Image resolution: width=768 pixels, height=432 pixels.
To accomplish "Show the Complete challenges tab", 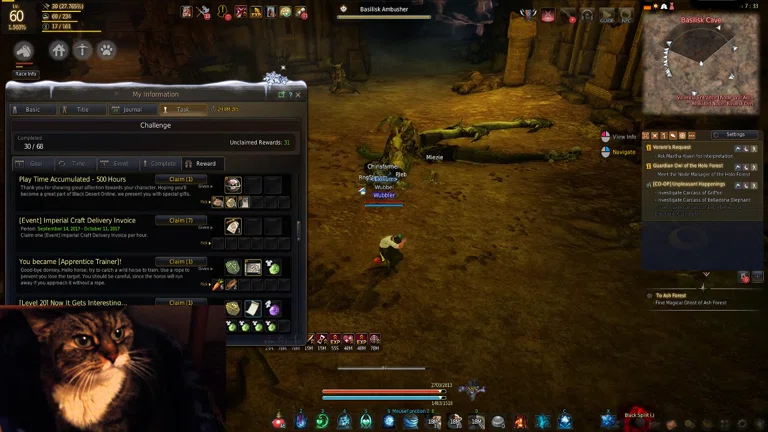I will 161,163.
